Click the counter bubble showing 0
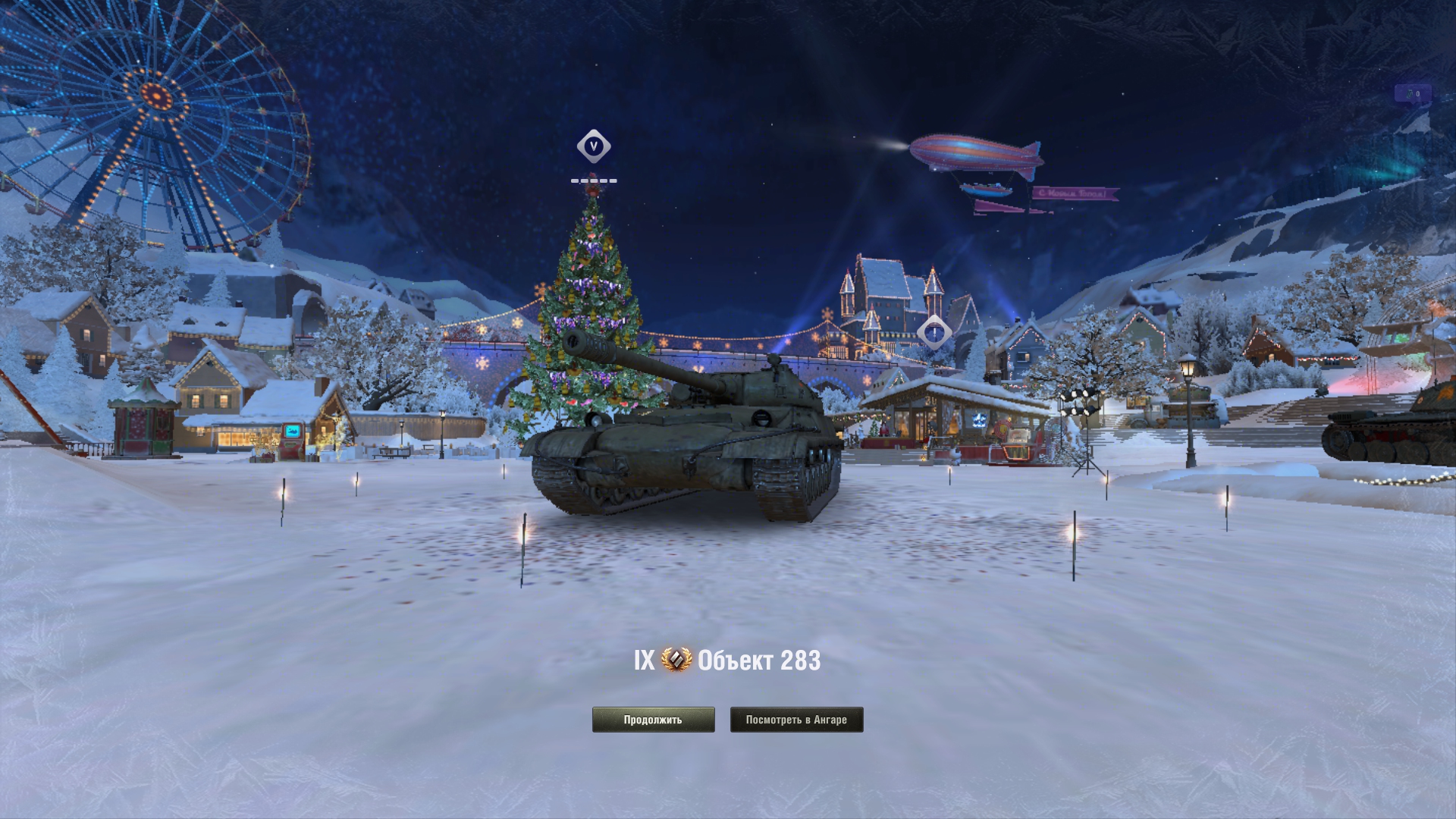This screenshot has height=819, width=1456. 1412,94
